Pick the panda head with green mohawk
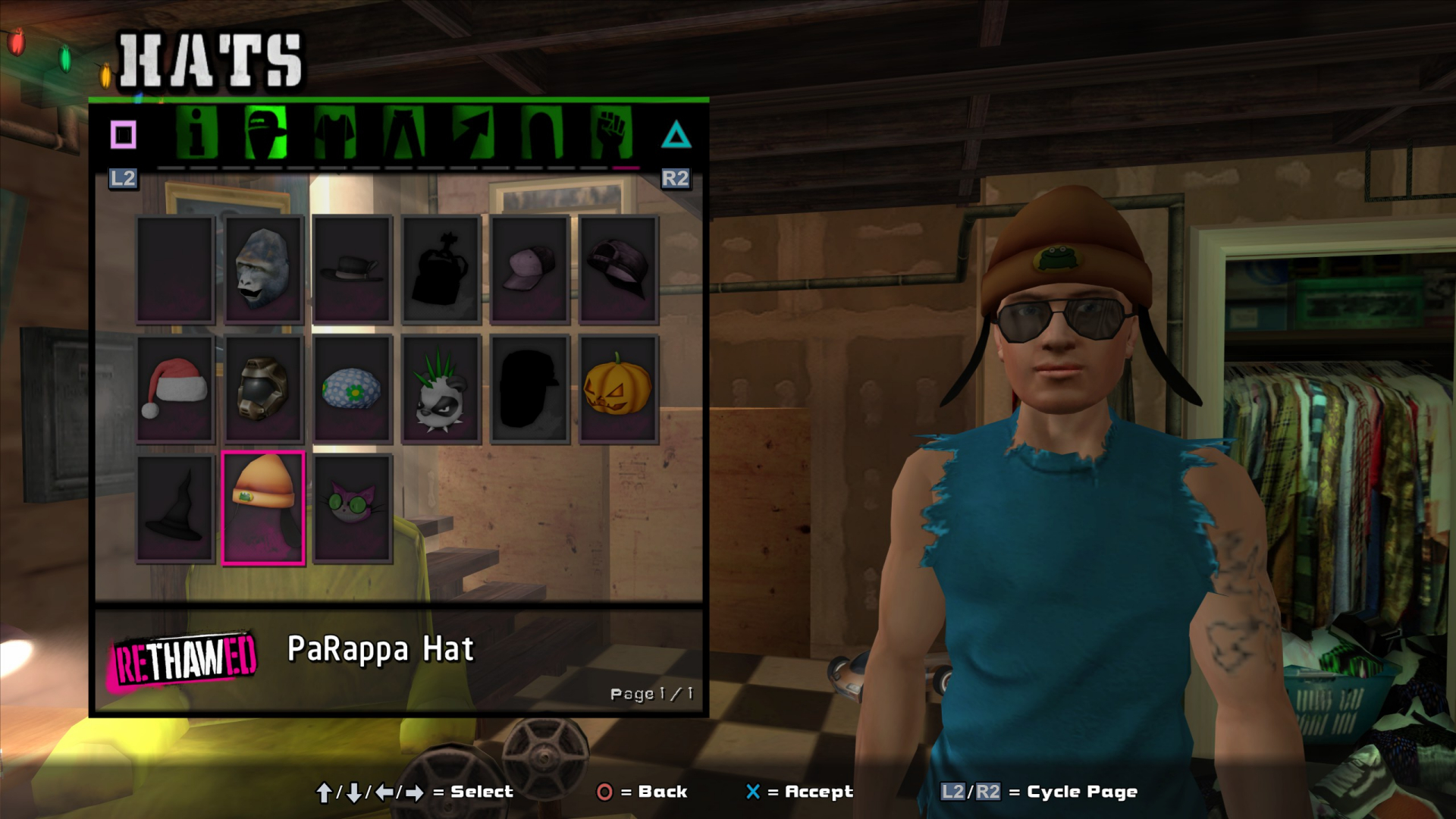This screenshot has width=1456, height=819. 441,389
